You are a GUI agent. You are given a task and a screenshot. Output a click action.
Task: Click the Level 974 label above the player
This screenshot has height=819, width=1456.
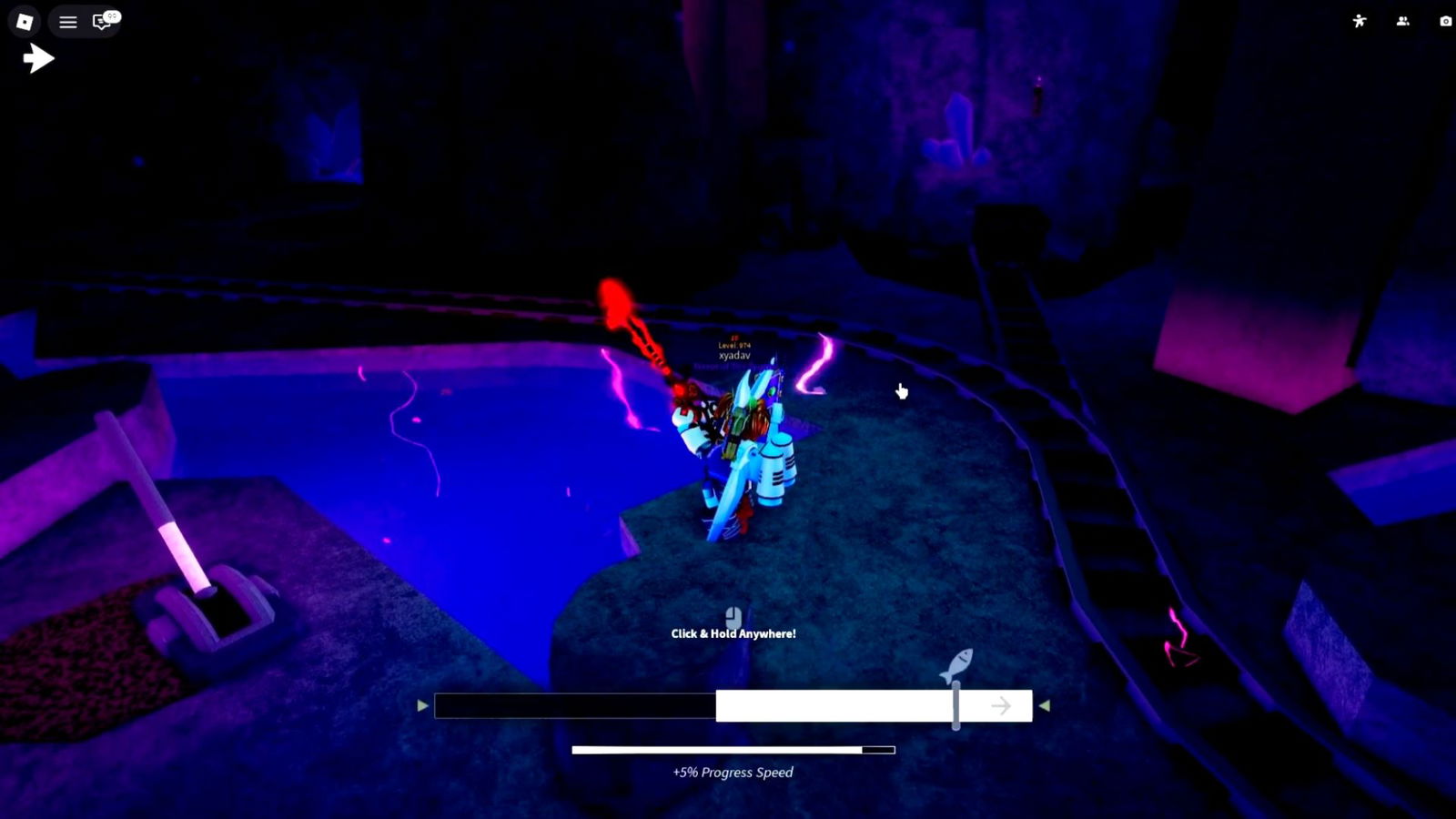pyautogui.click(x=733, y=347)
